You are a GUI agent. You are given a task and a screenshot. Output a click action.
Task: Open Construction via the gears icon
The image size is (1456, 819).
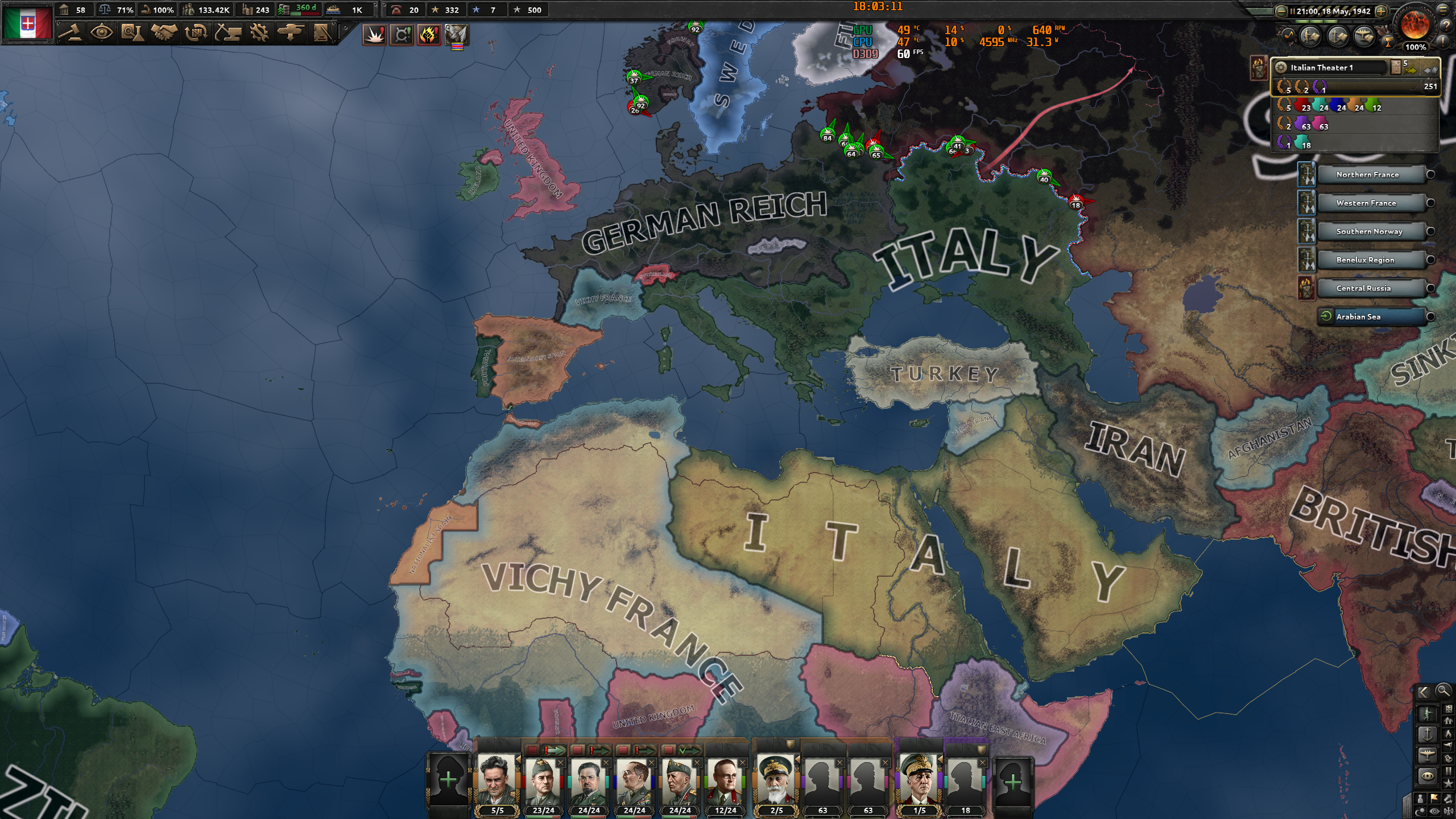click(x=260, y=32)
